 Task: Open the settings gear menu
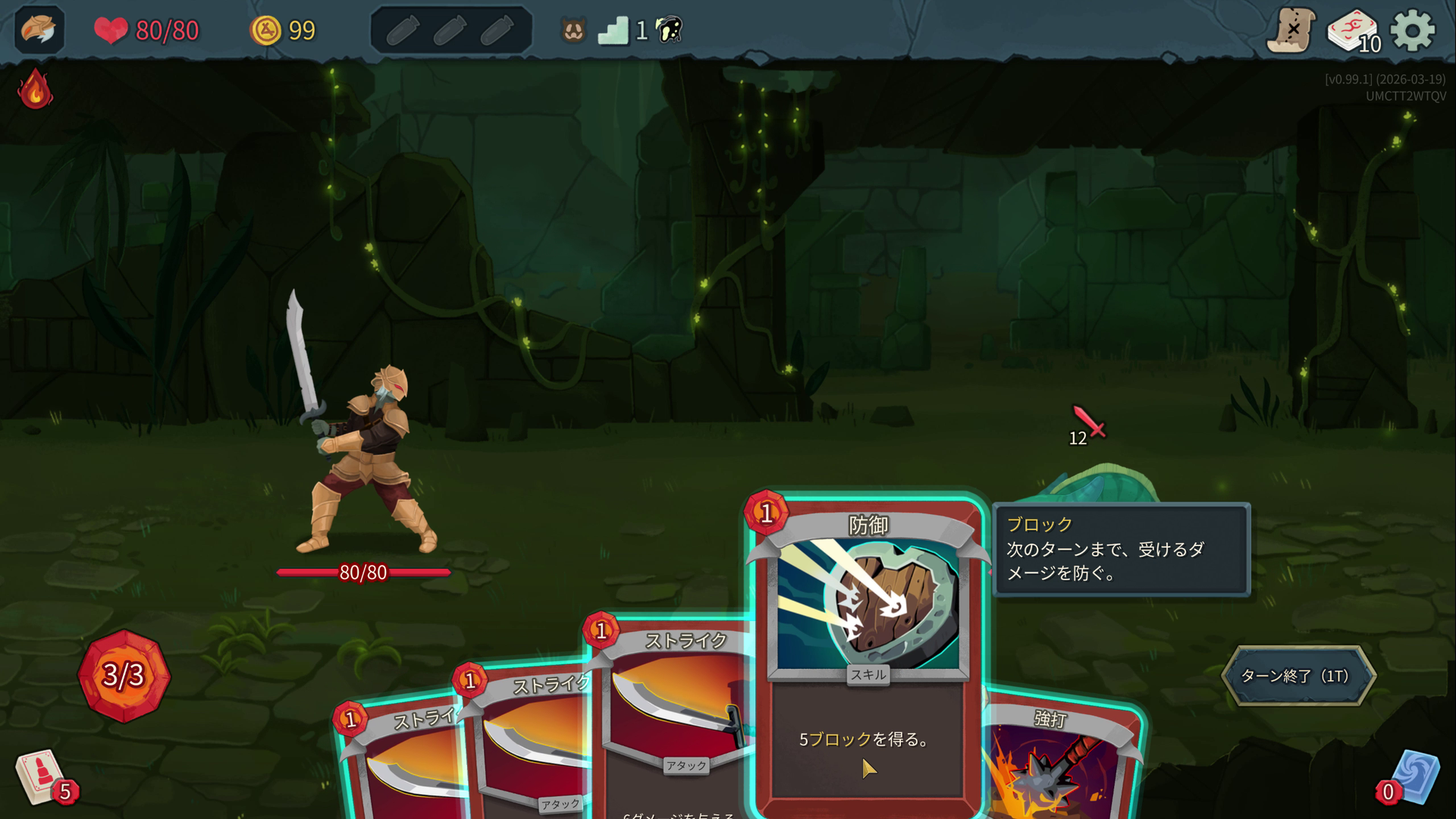click(x=1413, y=31)
